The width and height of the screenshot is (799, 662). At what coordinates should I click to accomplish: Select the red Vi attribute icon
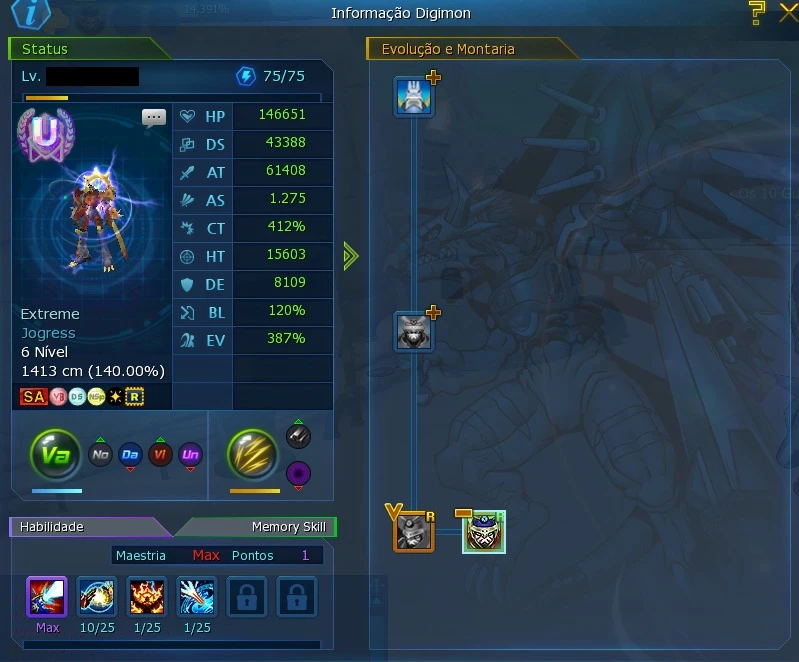(160, 455)
